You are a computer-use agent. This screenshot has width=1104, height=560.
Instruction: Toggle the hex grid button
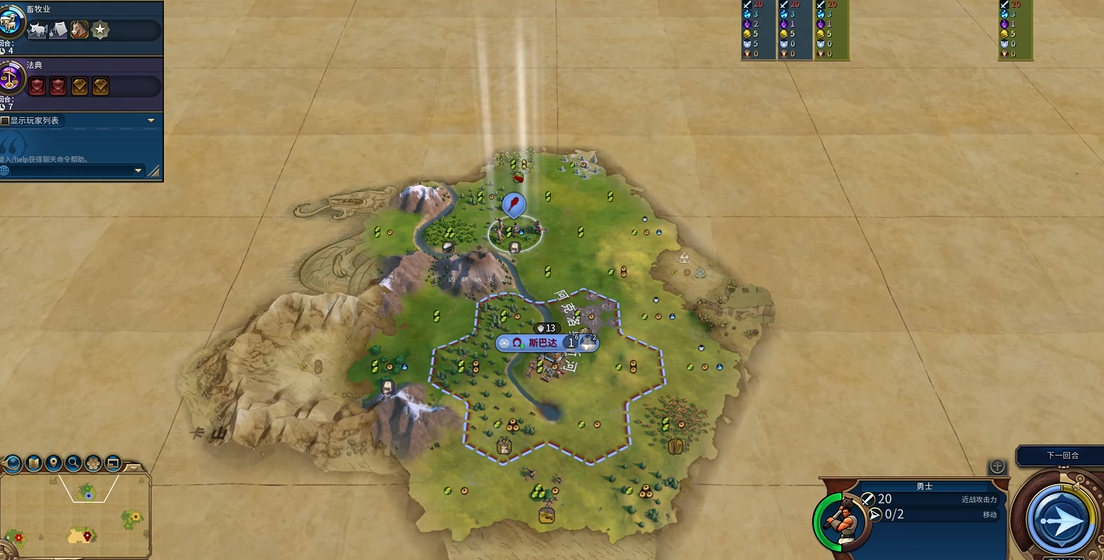coord(93,463)
